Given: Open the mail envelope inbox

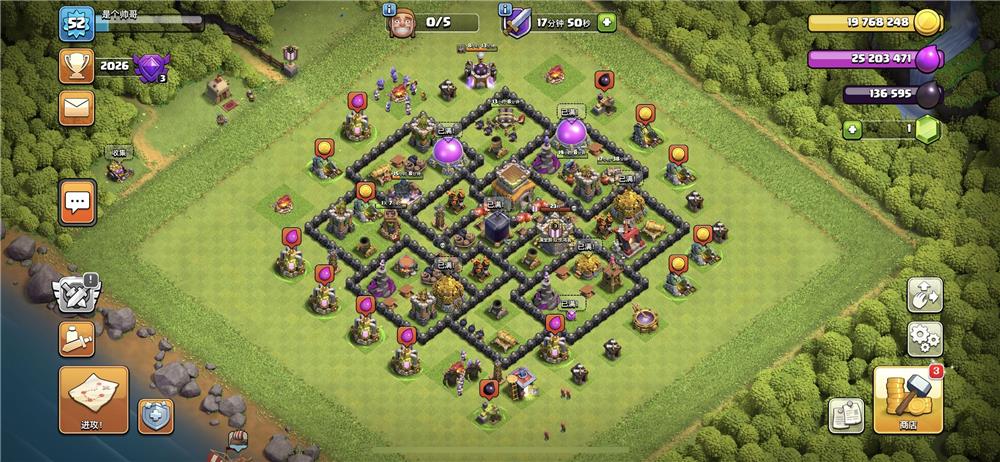Looking at the screenshot, I should [x=76, y=107].
